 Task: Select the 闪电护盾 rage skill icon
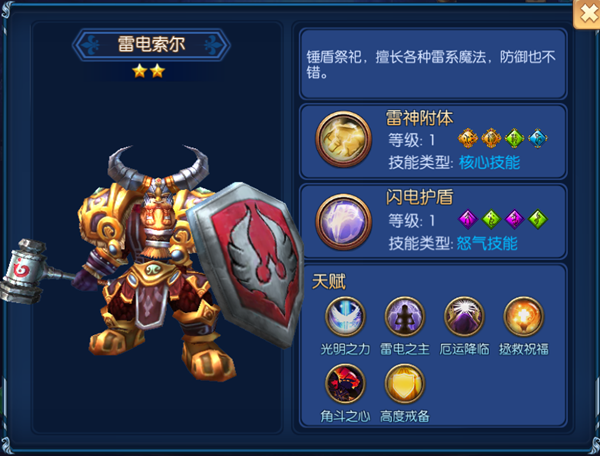[x=340, y=218]
